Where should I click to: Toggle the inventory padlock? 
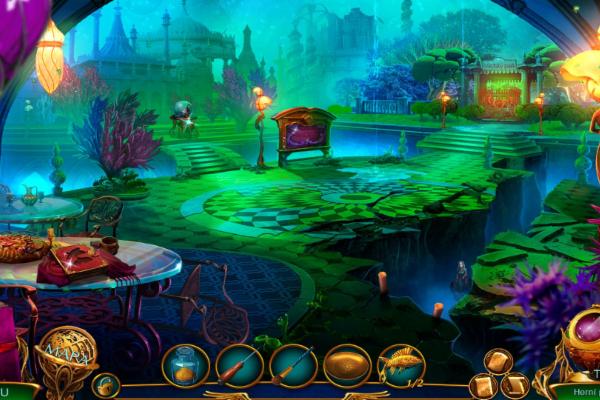coord(102,384)
